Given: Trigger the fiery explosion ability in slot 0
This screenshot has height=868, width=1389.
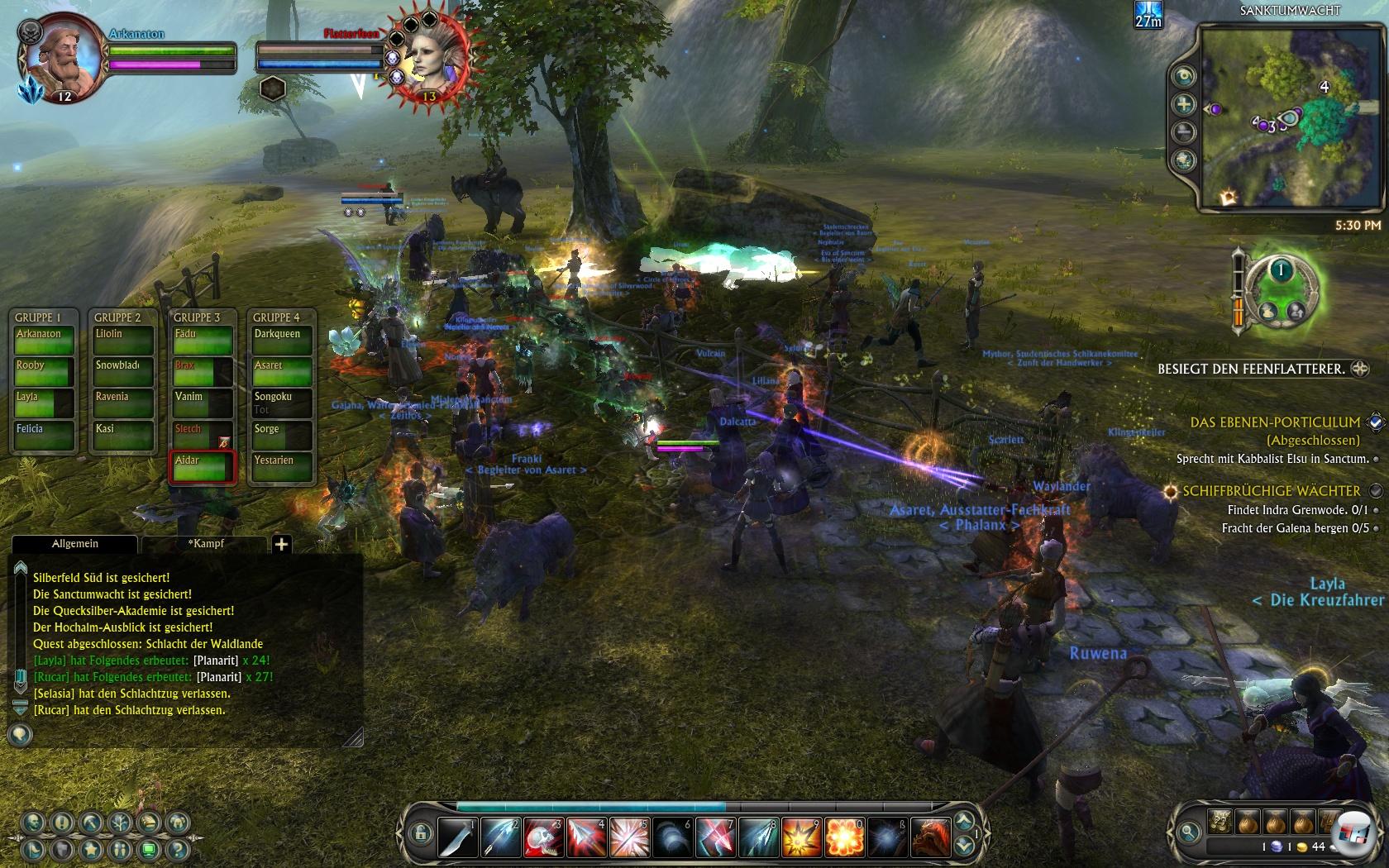Looking at the screenshot, I should pos(845,836).
